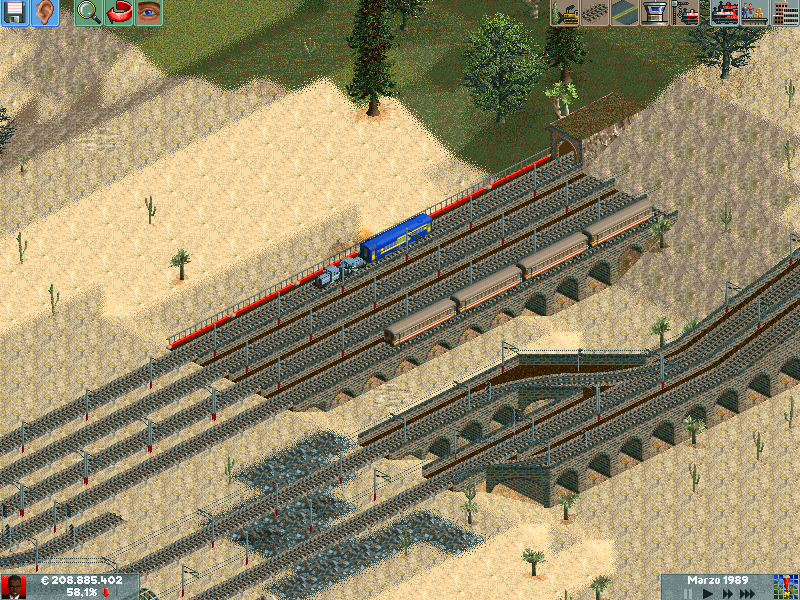Open the station building menu
This screenshot has height=600, width=800.
click(655, 13)
